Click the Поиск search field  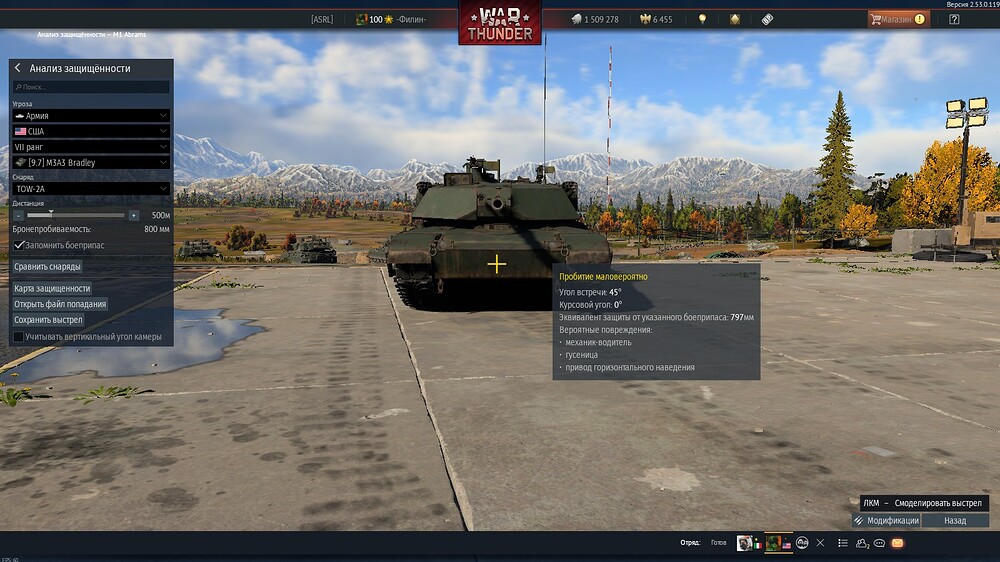[90, 88]
